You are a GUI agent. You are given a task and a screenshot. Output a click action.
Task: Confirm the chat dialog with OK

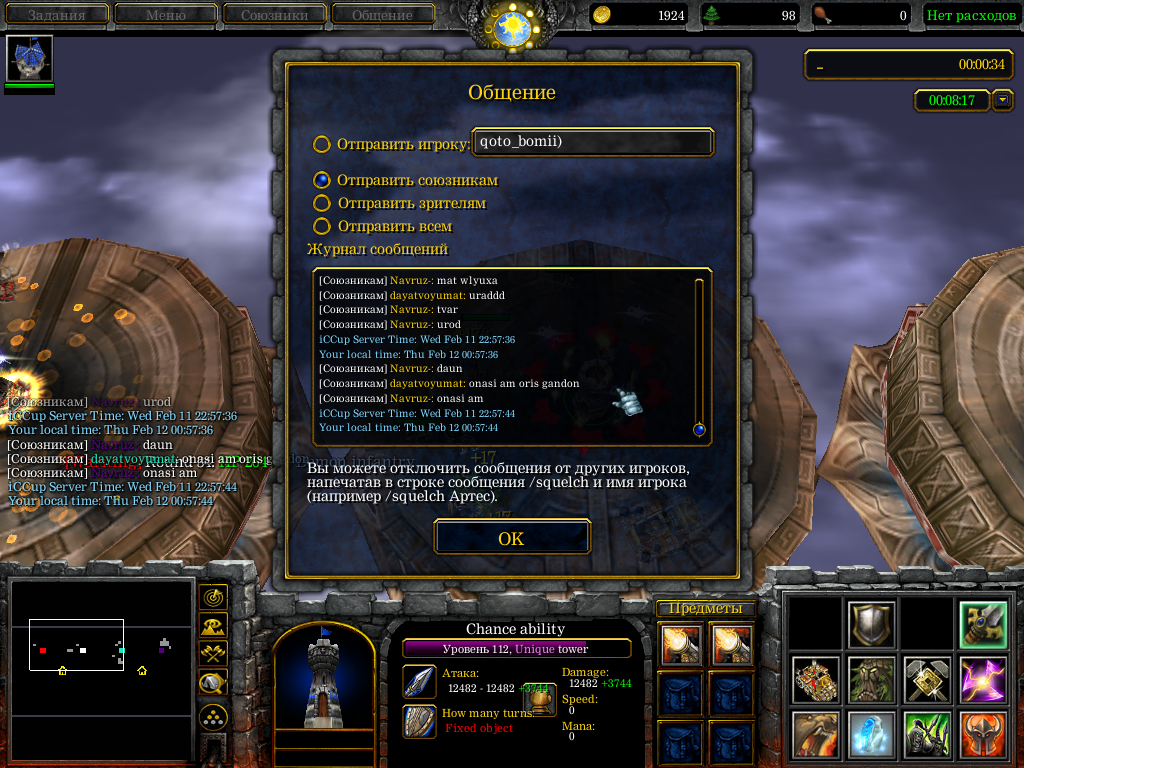(x=511, y=538)
